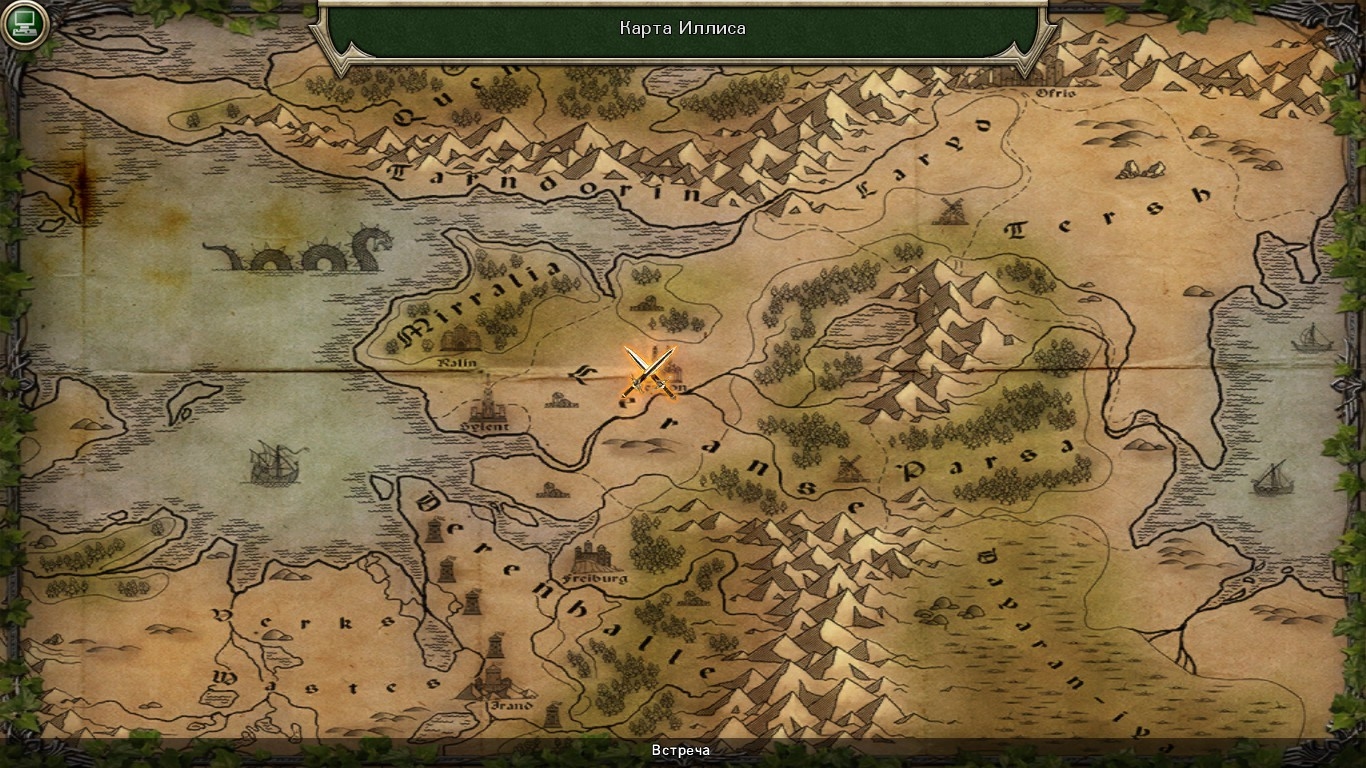The height and width of the screenshot is (768, 1366).
Task: Select the crossed swords encounter marker
Action: coord(650,372)
